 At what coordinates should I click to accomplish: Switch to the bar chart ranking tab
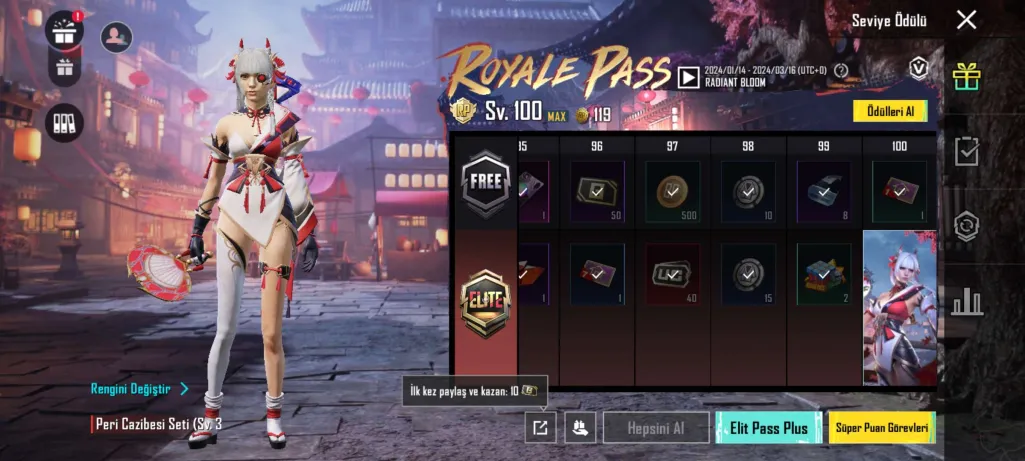966,300
